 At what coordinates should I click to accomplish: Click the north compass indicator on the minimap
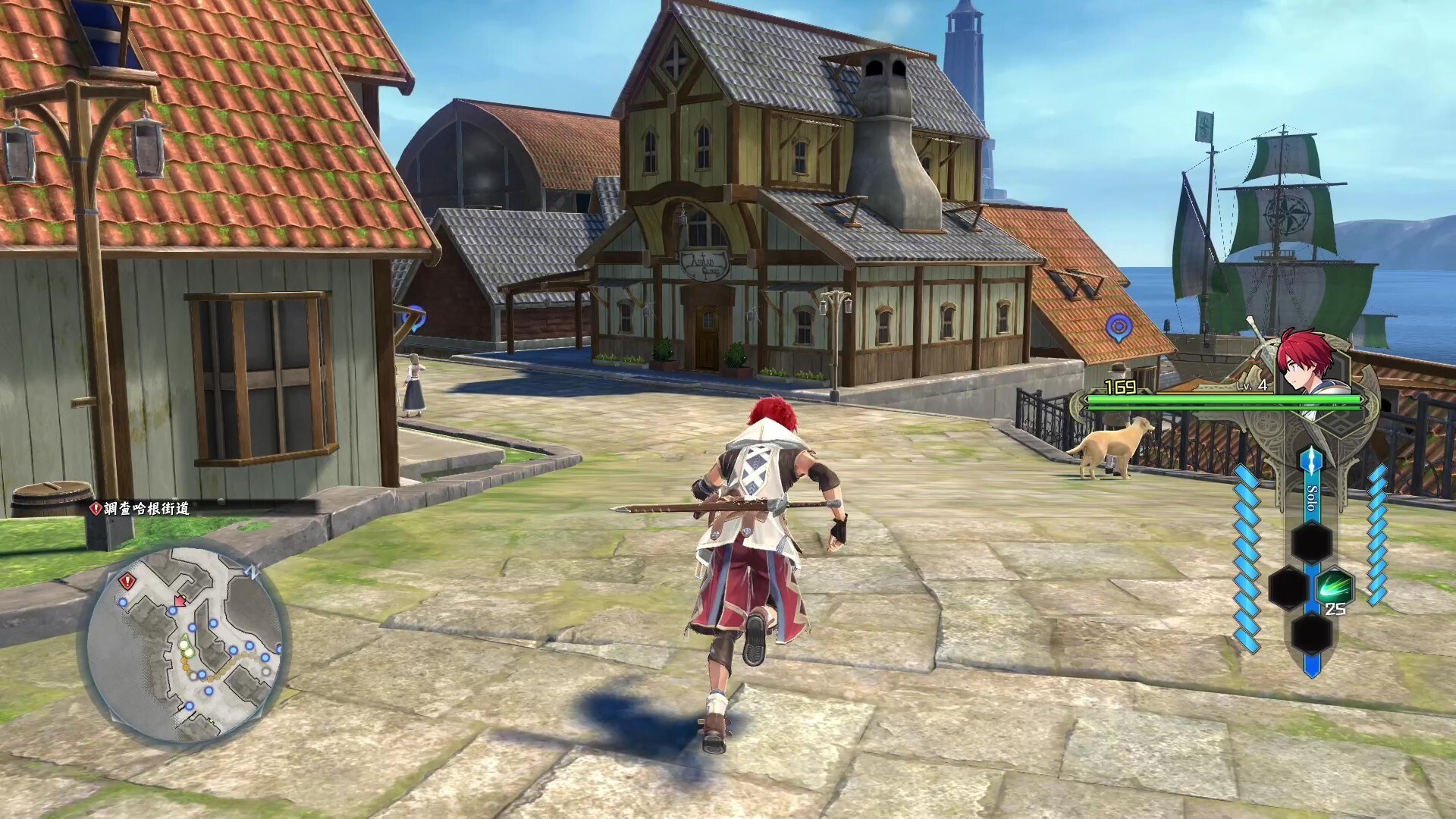coord(254,572)
